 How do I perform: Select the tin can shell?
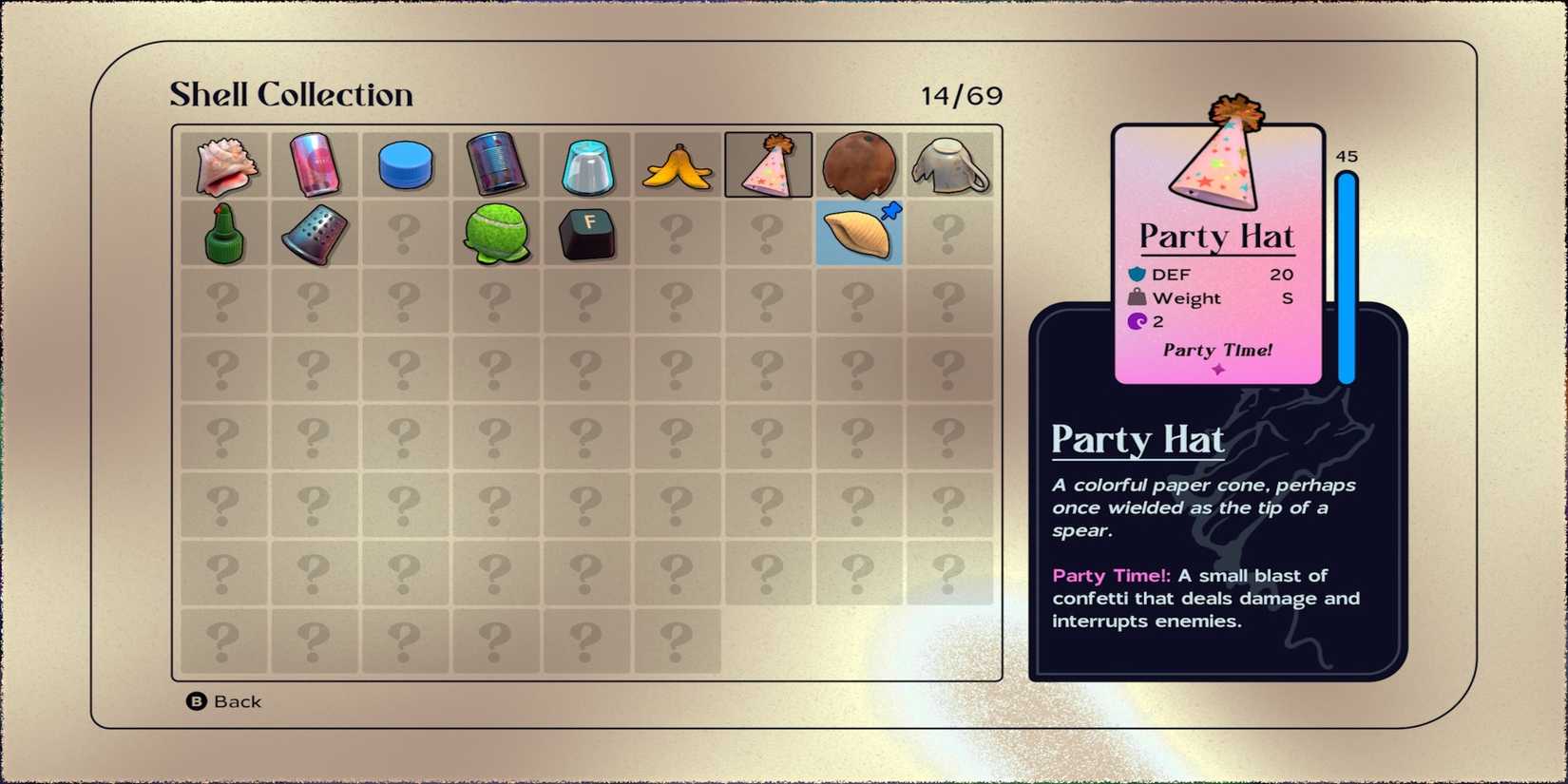[495, 163]
